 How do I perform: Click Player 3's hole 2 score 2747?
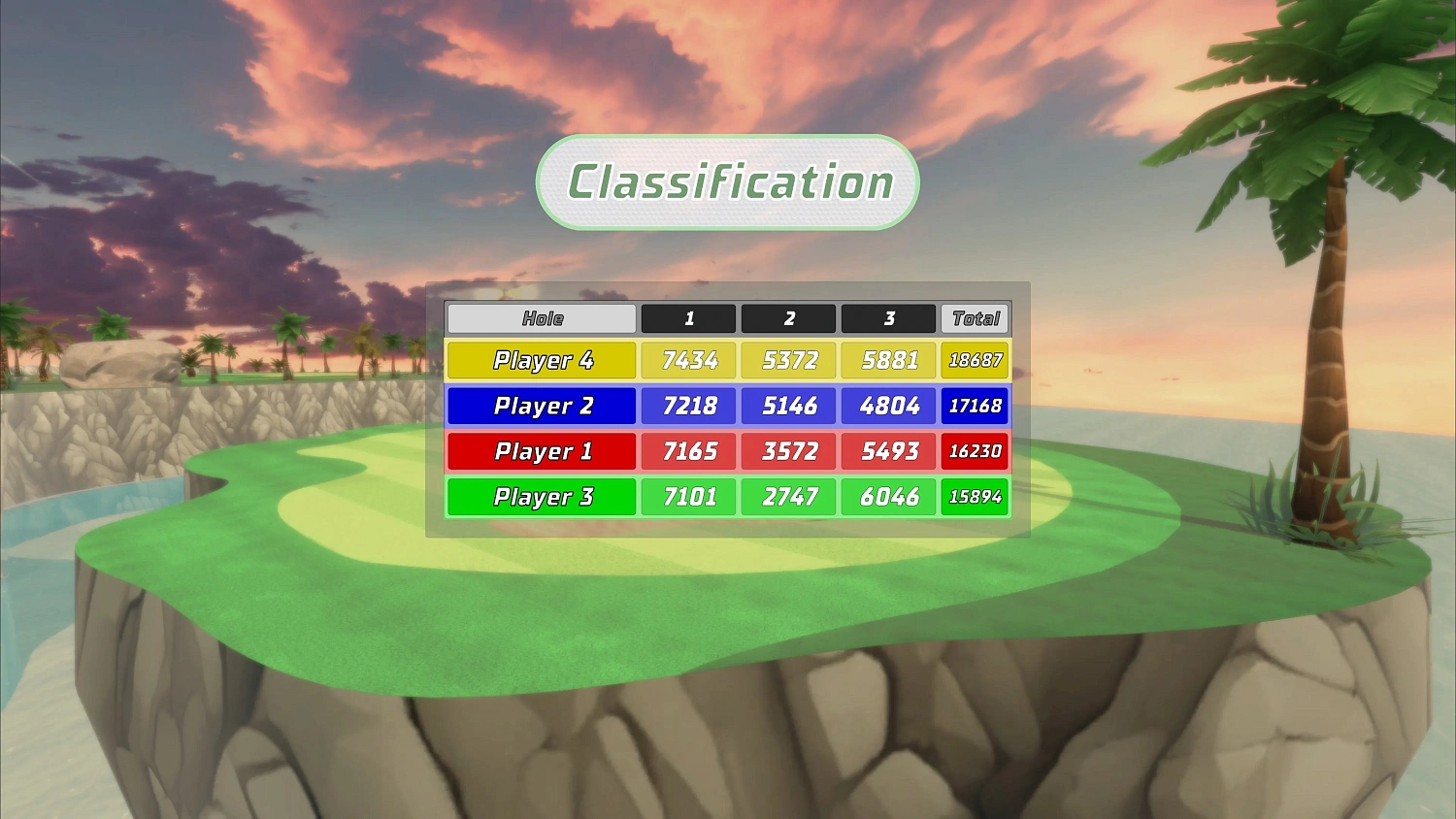point(788,497)
